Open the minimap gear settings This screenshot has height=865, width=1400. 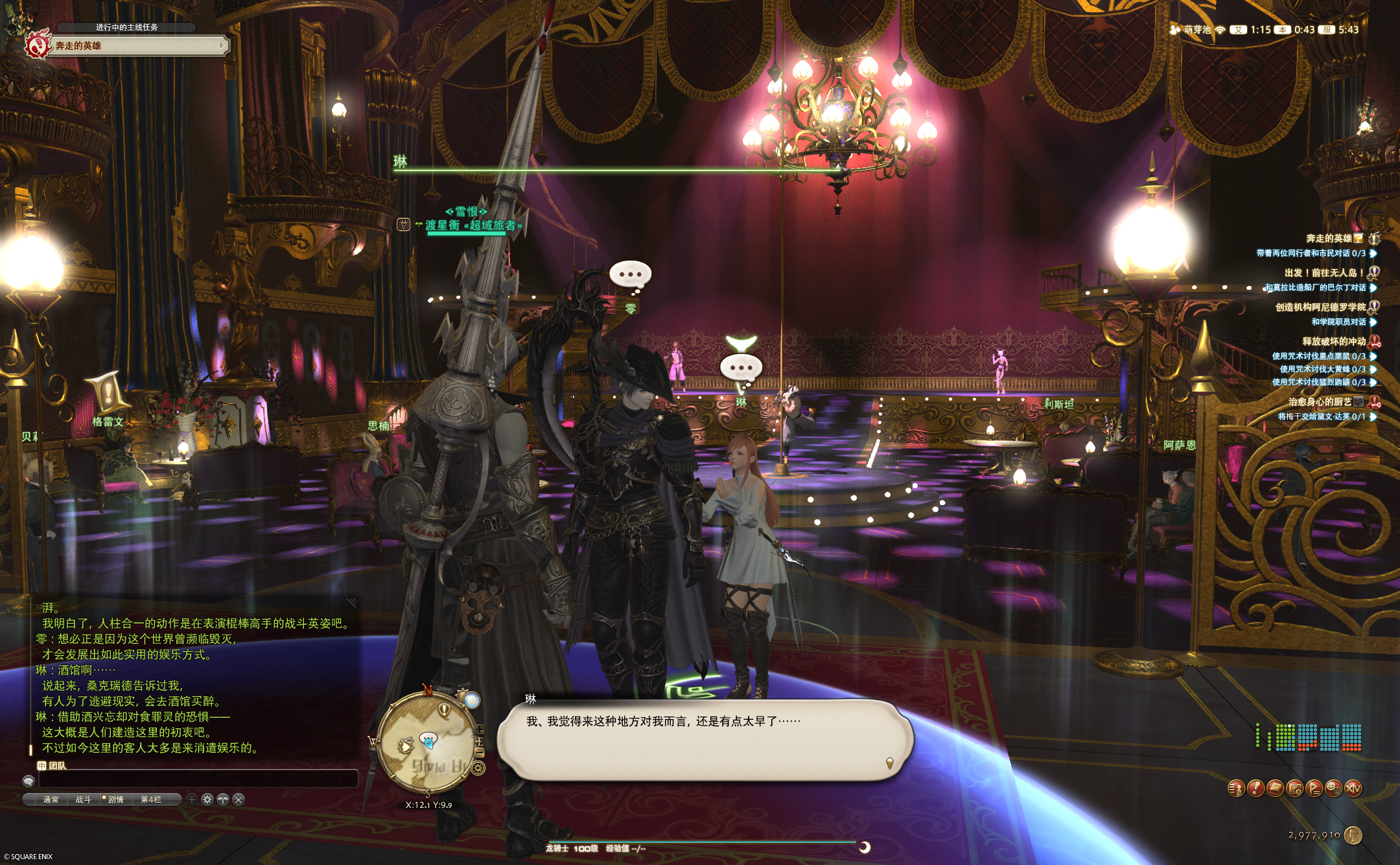(478, 769)
